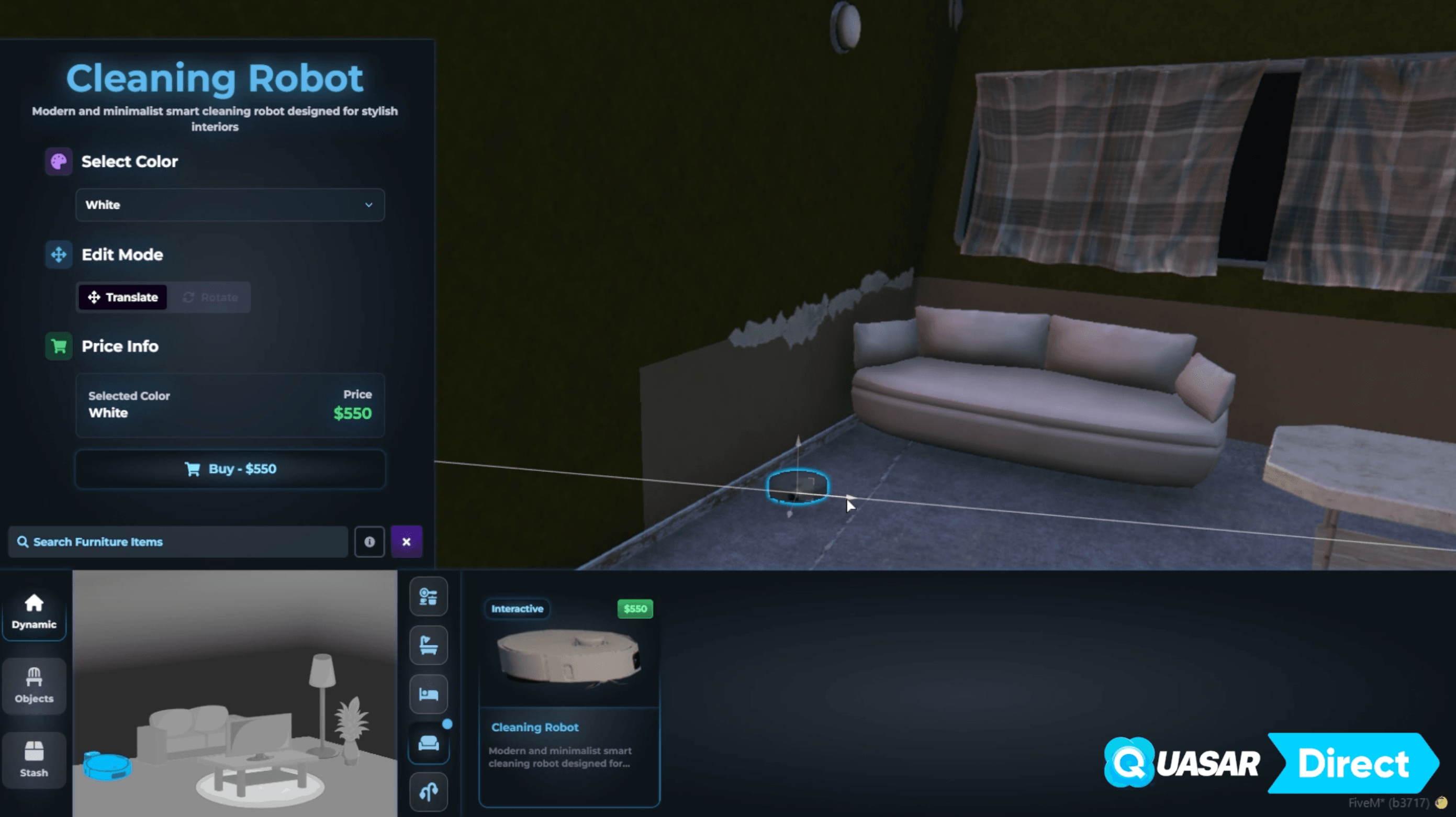1456x817 pixels.
Task: Click the shopping cart icon beside Price Info
Action: tap(58, 346)
